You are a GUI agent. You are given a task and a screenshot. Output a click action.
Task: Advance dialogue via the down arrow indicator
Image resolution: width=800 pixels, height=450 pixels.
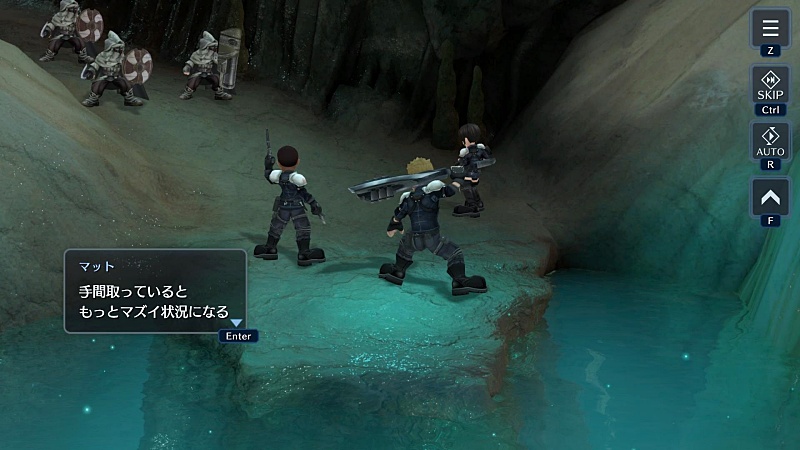pos(237,322)
